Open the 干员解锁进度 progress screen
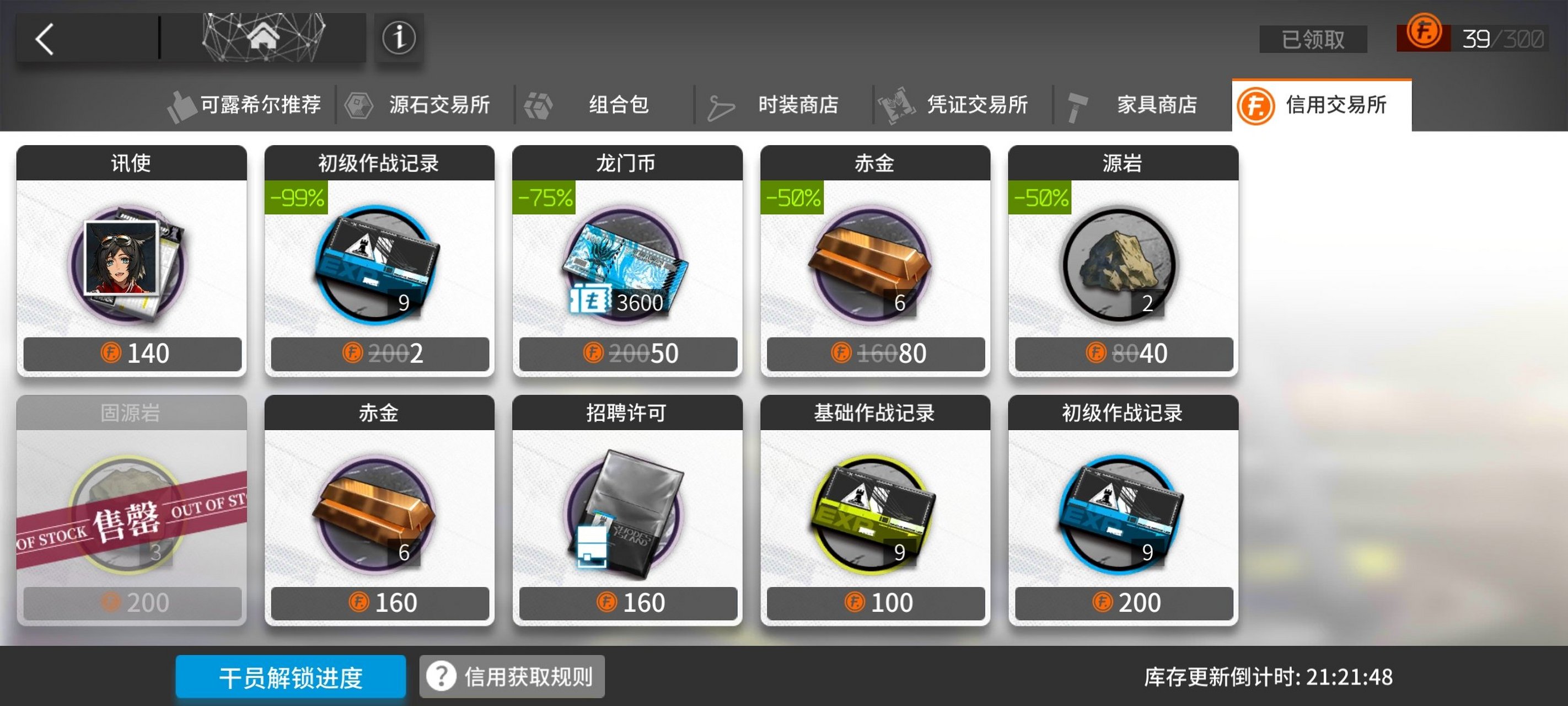This screenshot has width=1568, height=706. coord(291,676)
